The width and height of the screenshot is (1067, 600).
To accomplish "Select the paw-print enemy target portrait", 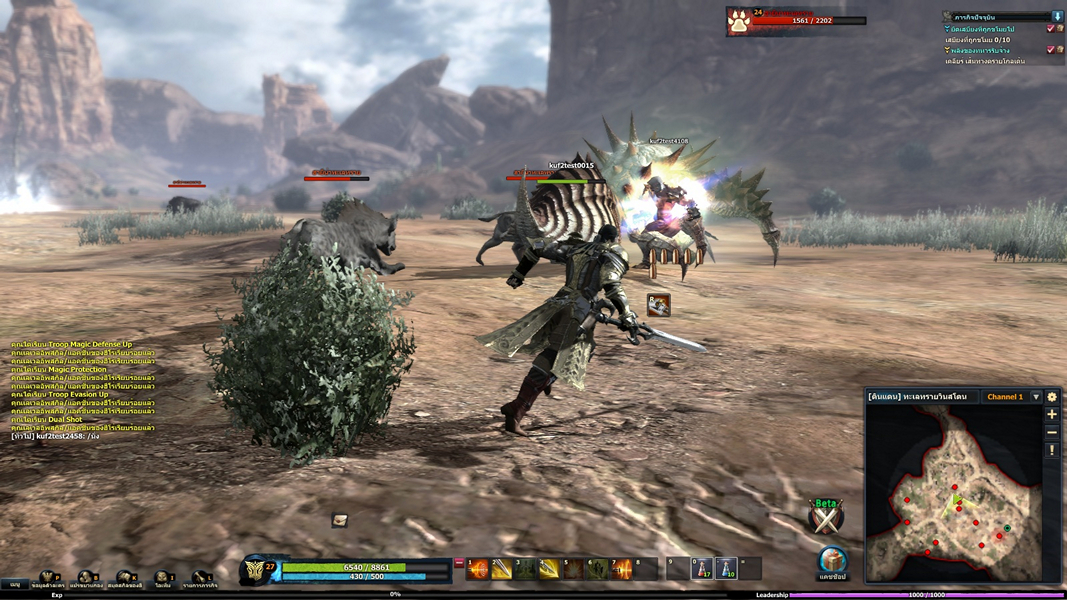I will point(739,22).
